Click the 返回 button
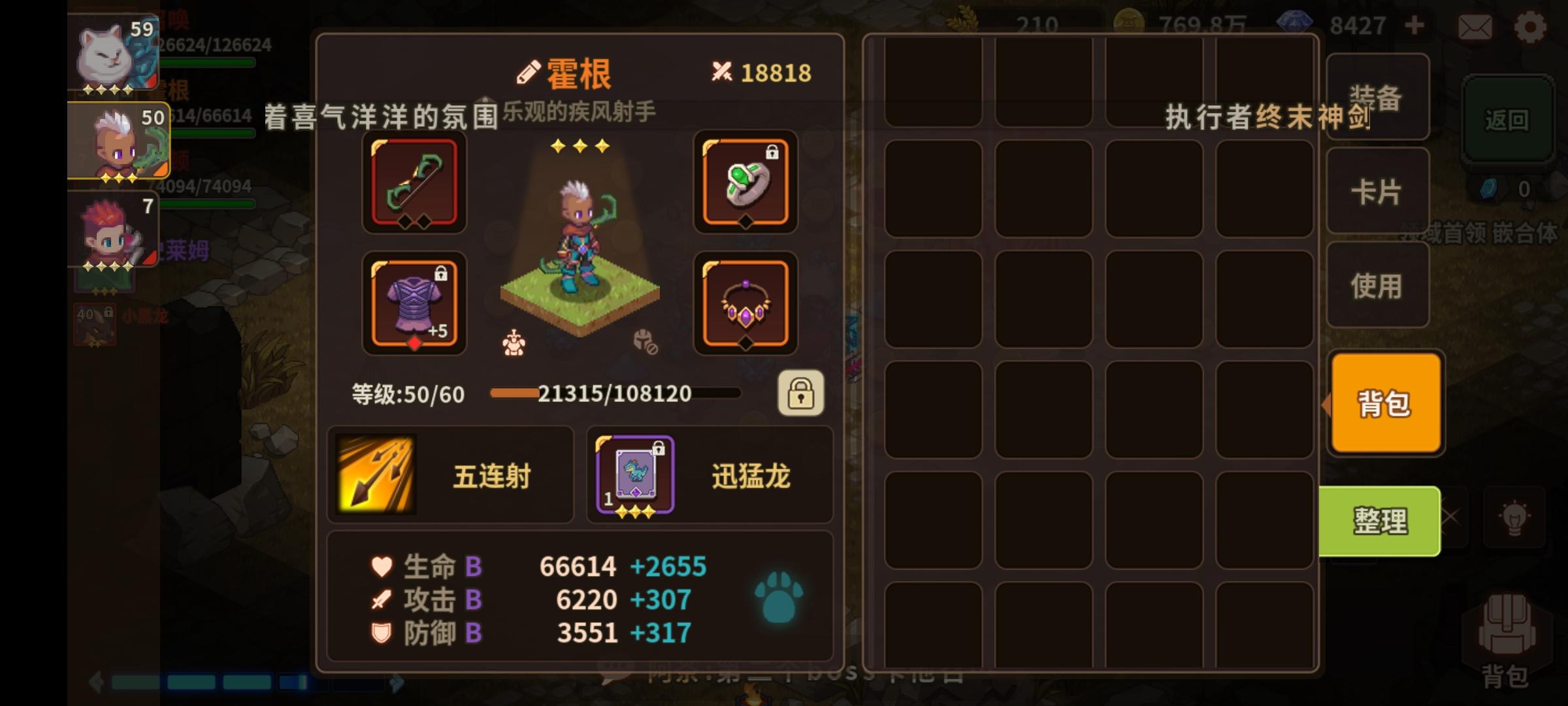Viewport: 1568px width, 706px height. 1508,120
